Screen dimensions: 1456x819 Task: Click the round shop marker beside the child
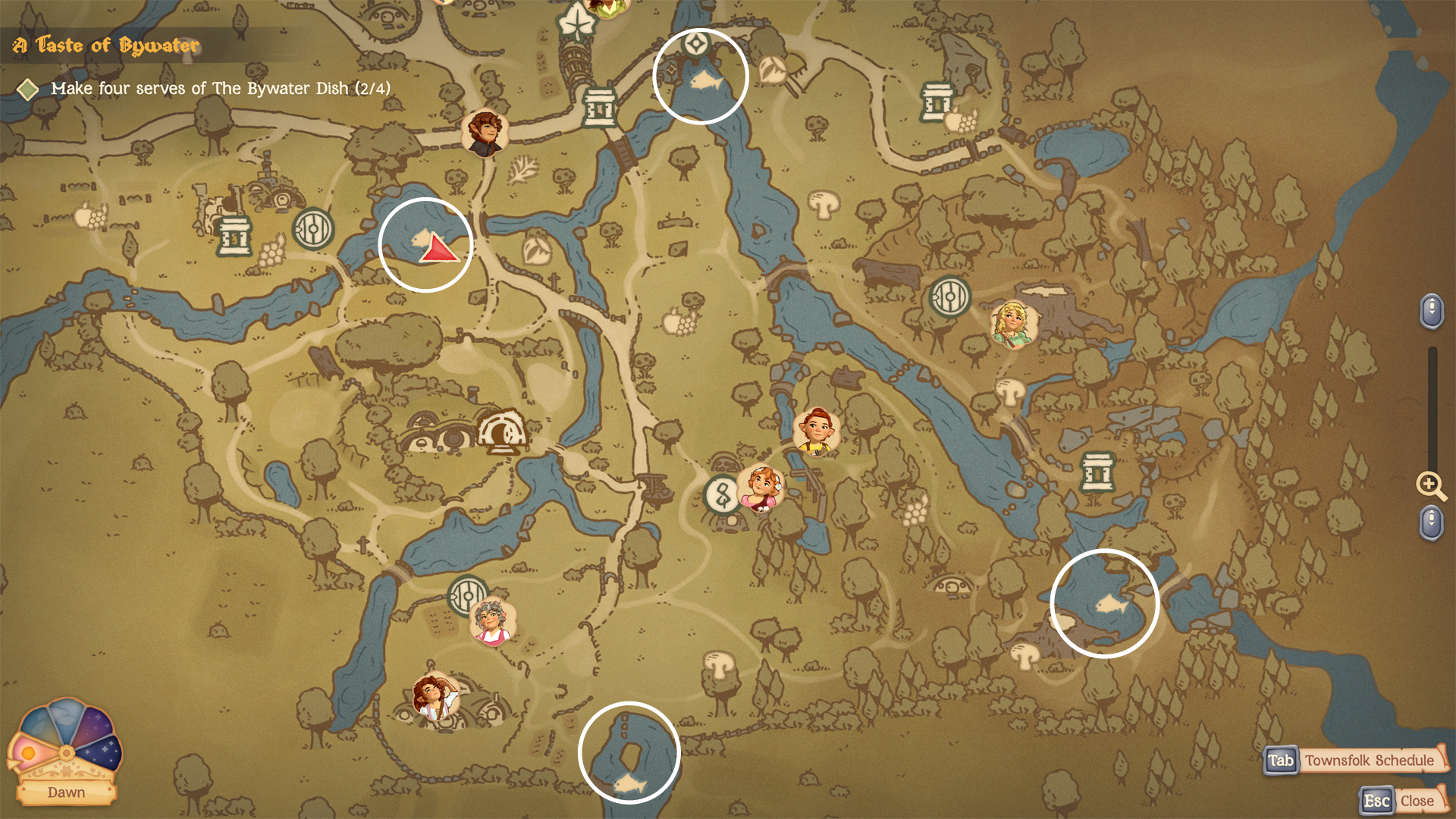click(x=722, y=495)
